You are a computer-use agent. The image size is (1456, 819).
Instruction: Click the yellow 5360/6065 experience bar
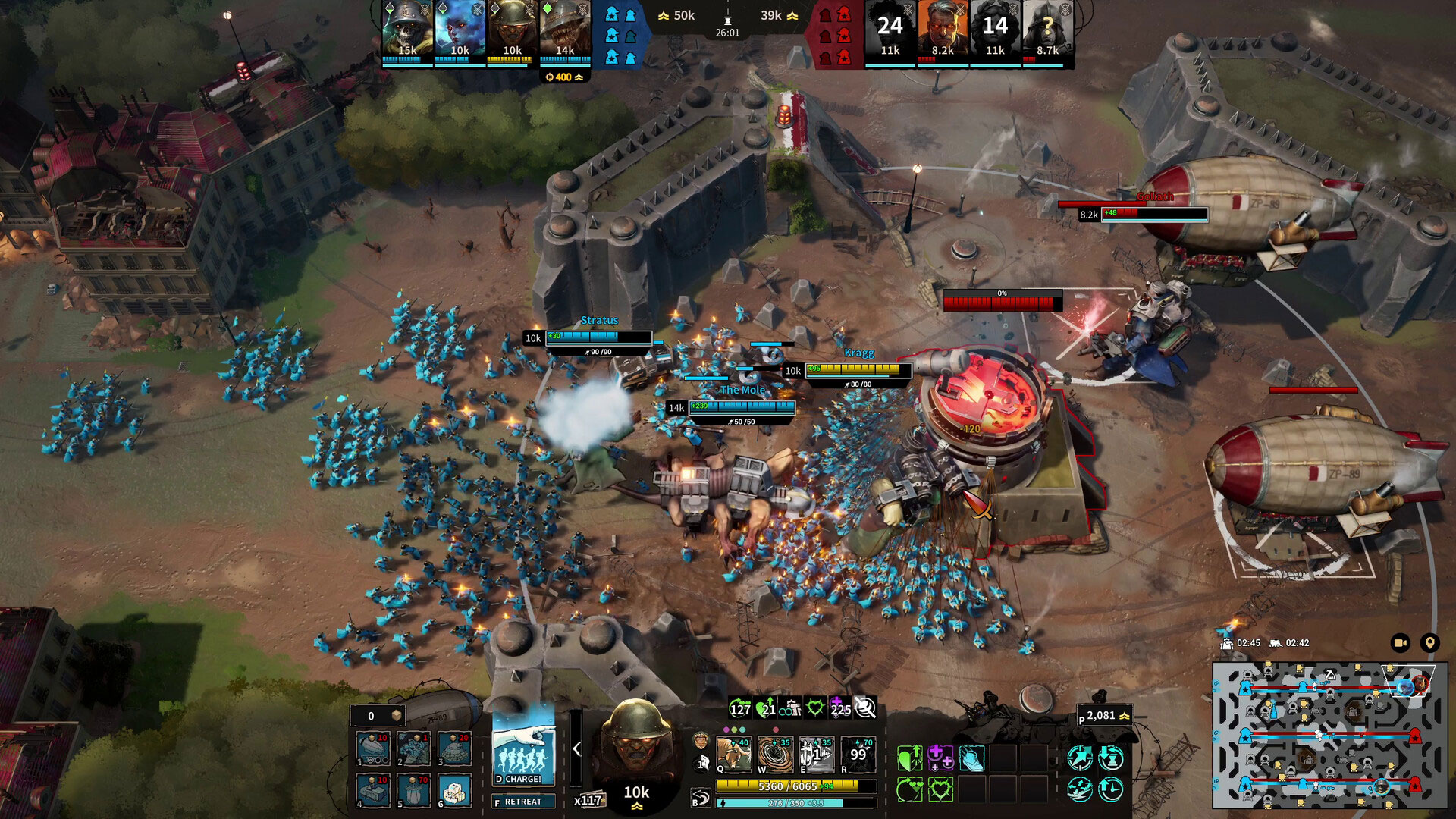(786, 786)
